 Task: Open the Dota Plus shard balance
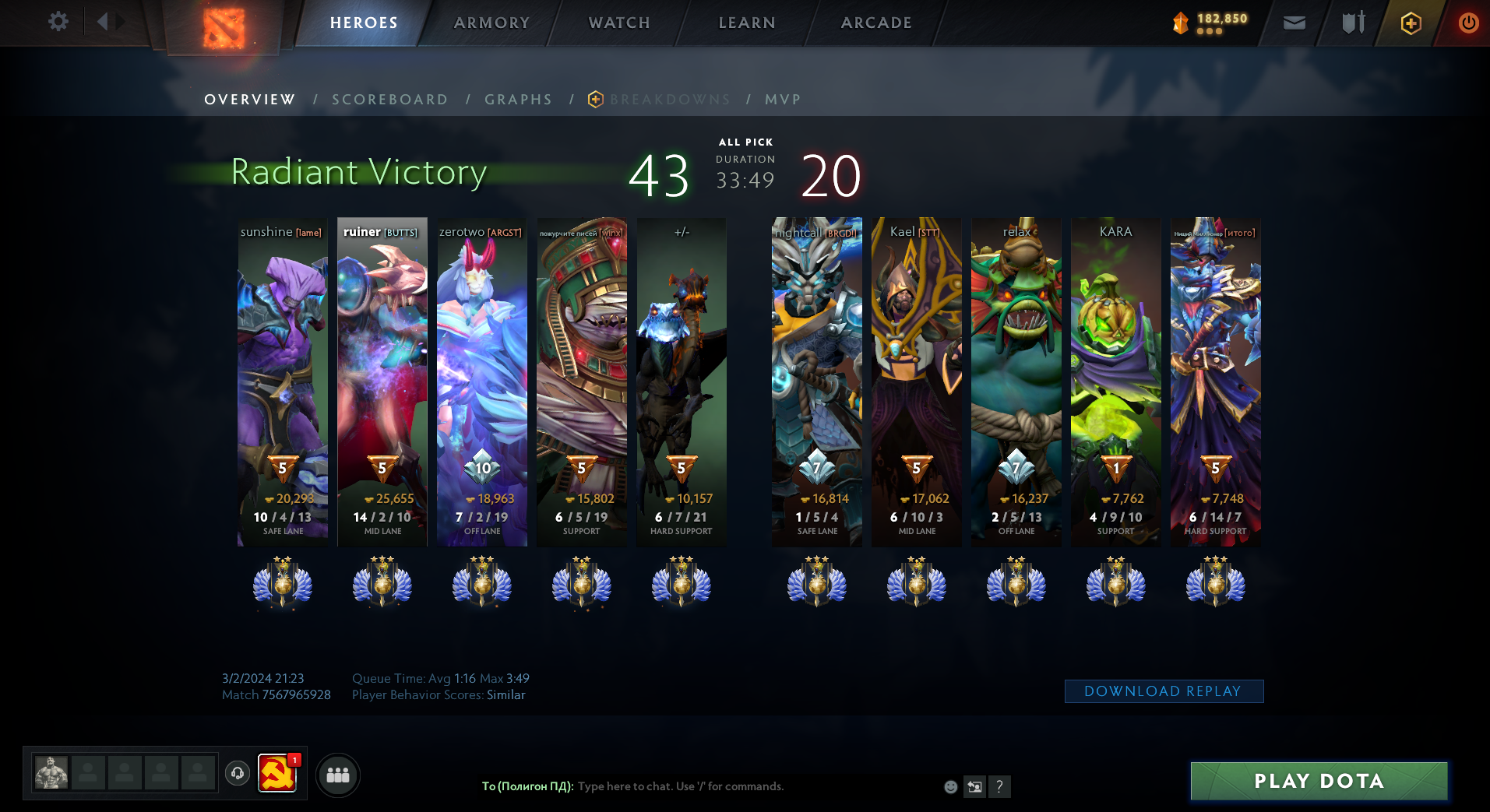(1210, 23)
